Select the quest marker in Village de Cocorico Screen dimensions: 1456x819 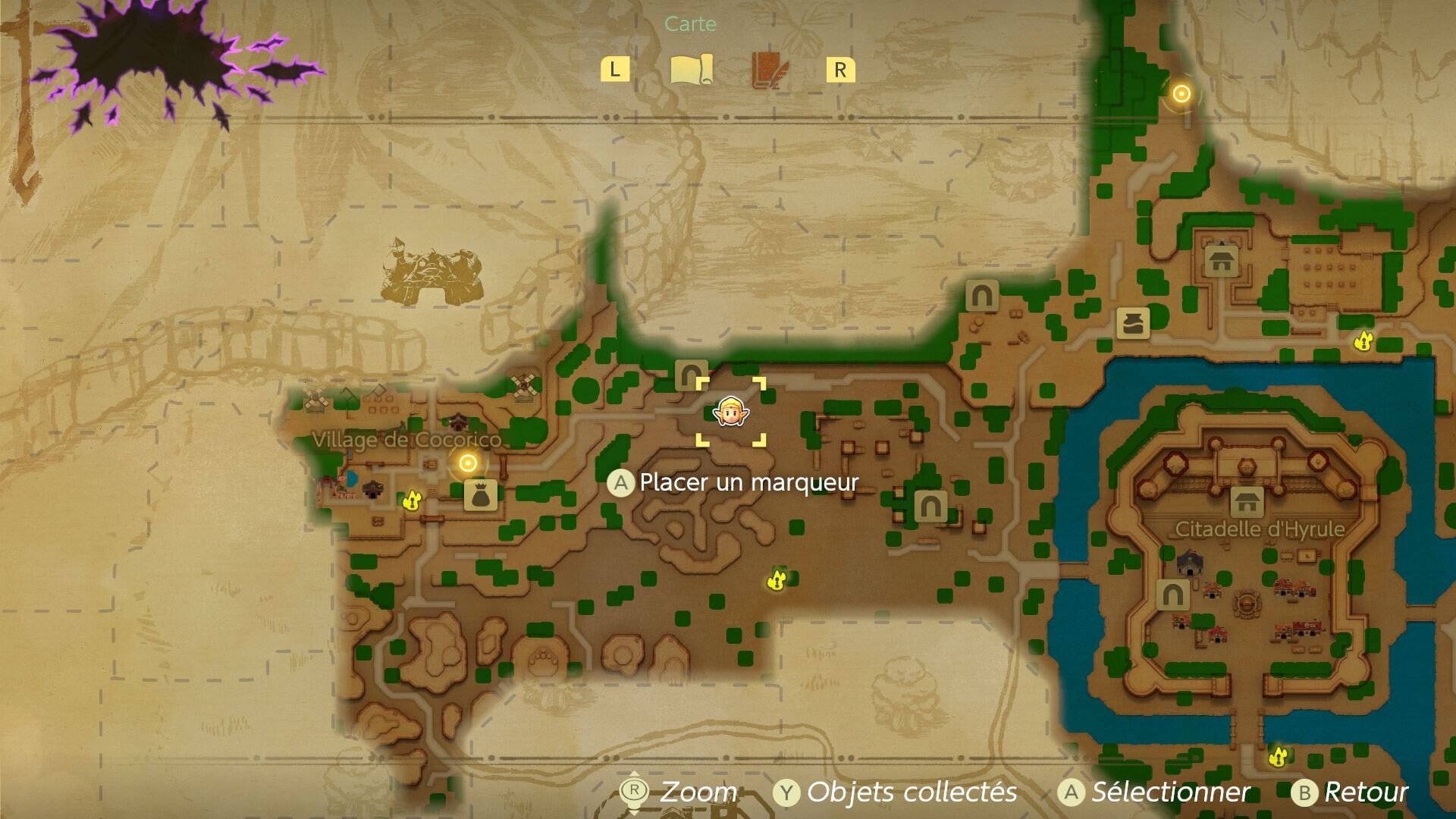(412, 500)
